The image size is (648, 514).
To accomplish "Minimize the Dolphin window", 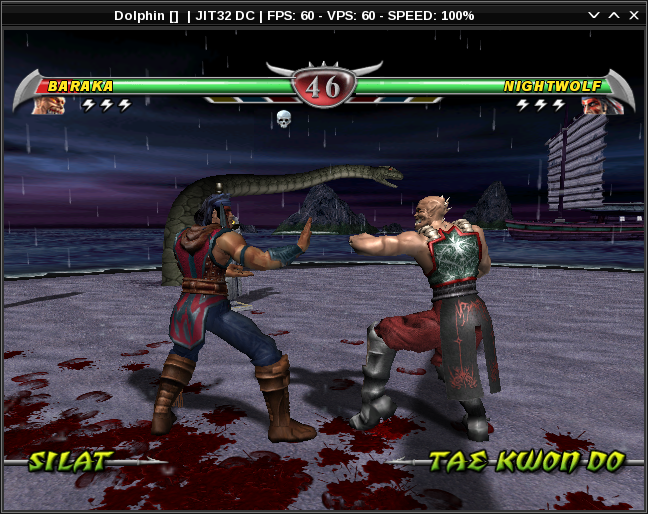I will (x=594, y=15).
